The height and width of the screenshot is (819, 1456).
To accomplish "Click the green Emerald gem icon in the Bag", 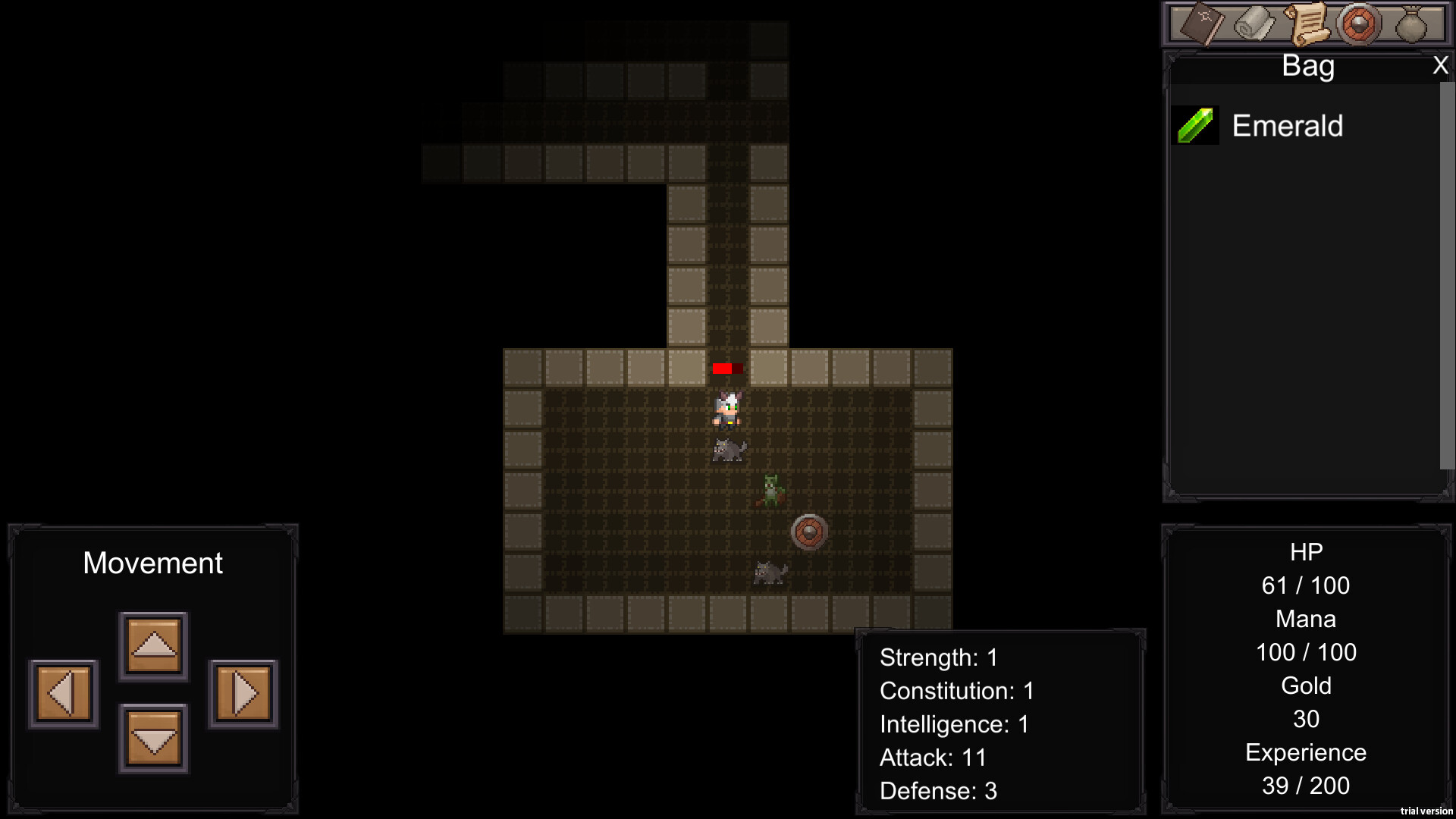I will pyautogui.click(x=1195, y=125).
